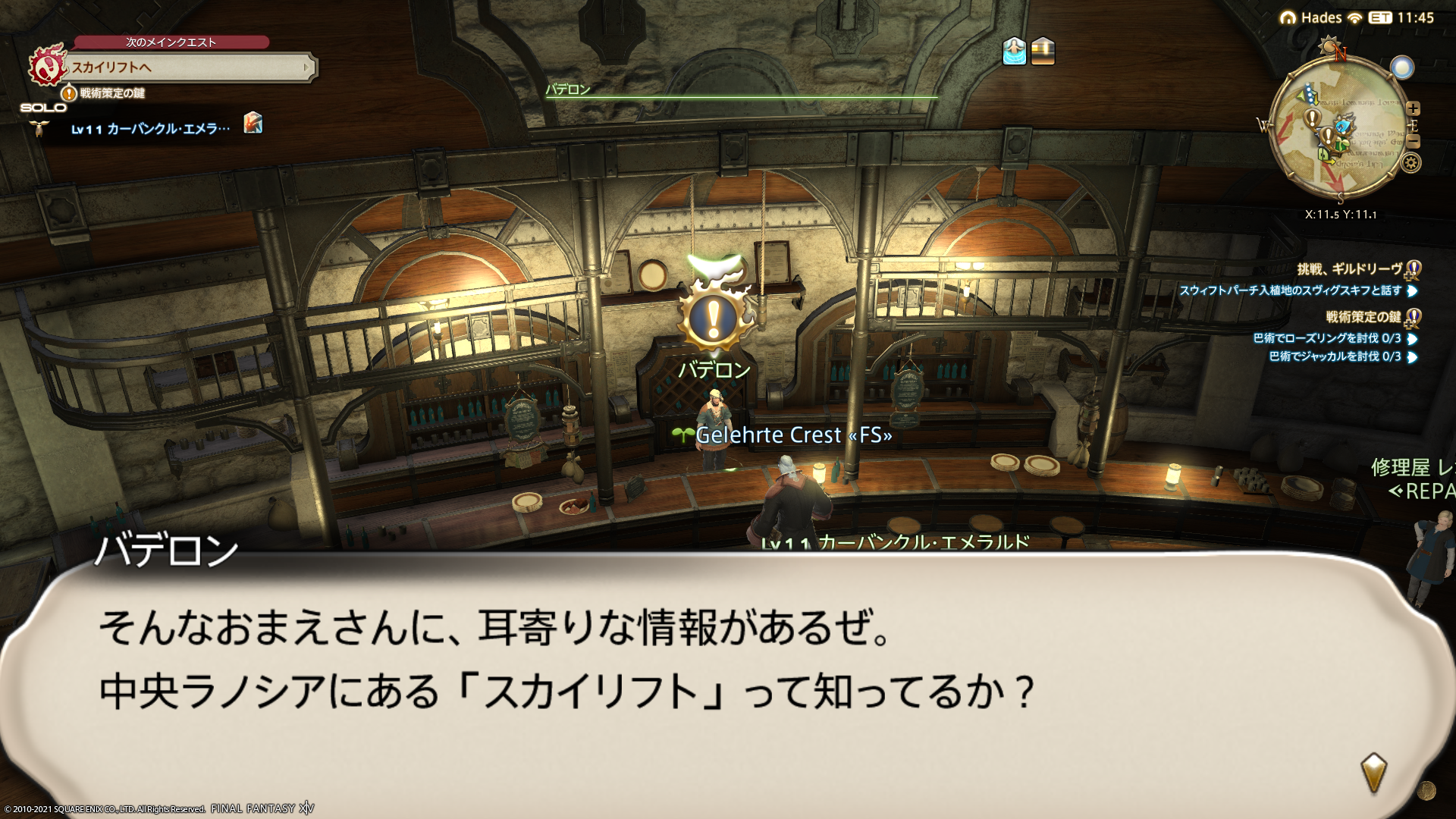Zoom out the minimap with the minus button

click(x=1413, y=141)
